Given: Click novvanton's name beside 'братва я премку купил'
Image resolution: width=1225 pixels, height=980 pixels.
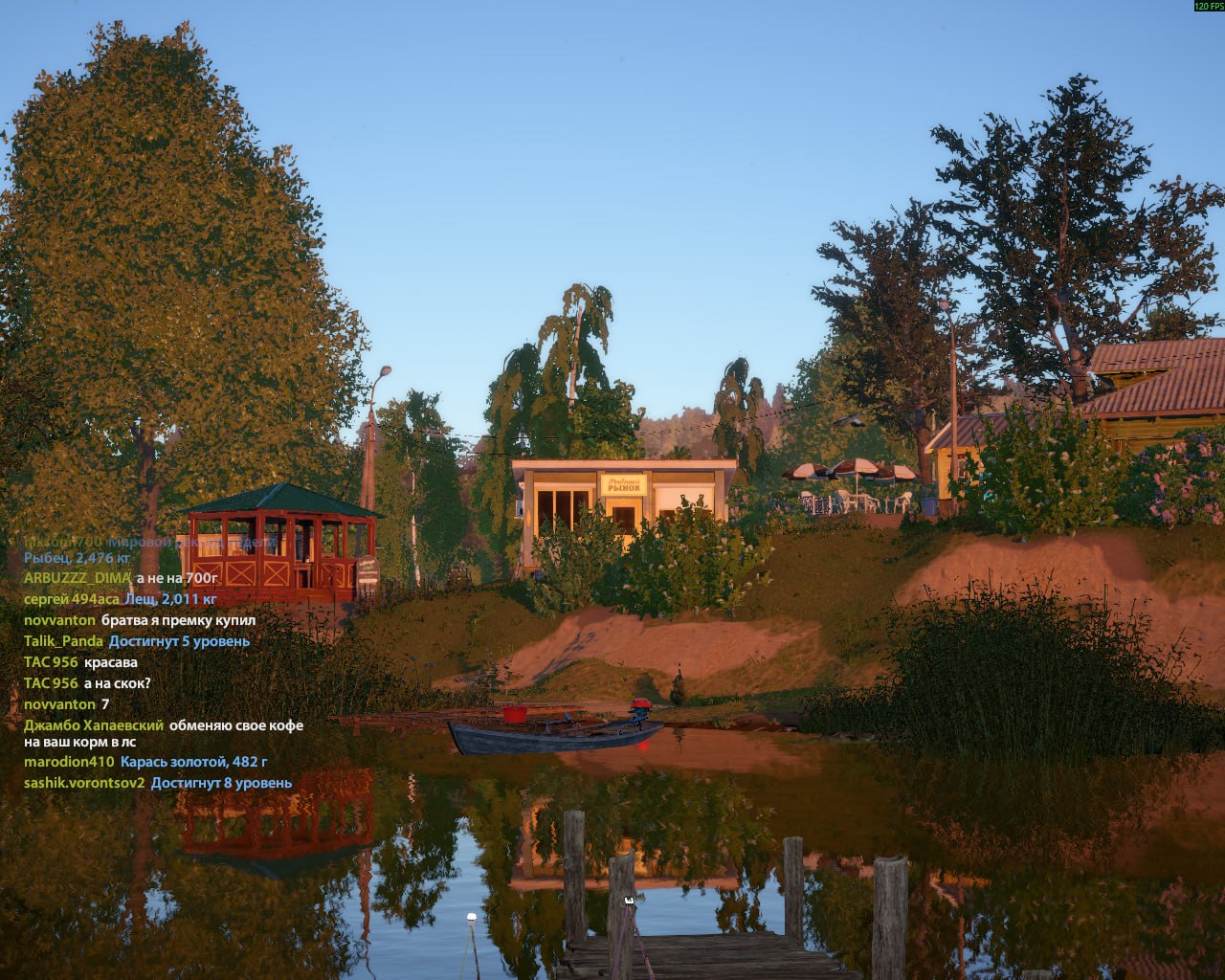Looking at the screenshot, I should 59,620.
